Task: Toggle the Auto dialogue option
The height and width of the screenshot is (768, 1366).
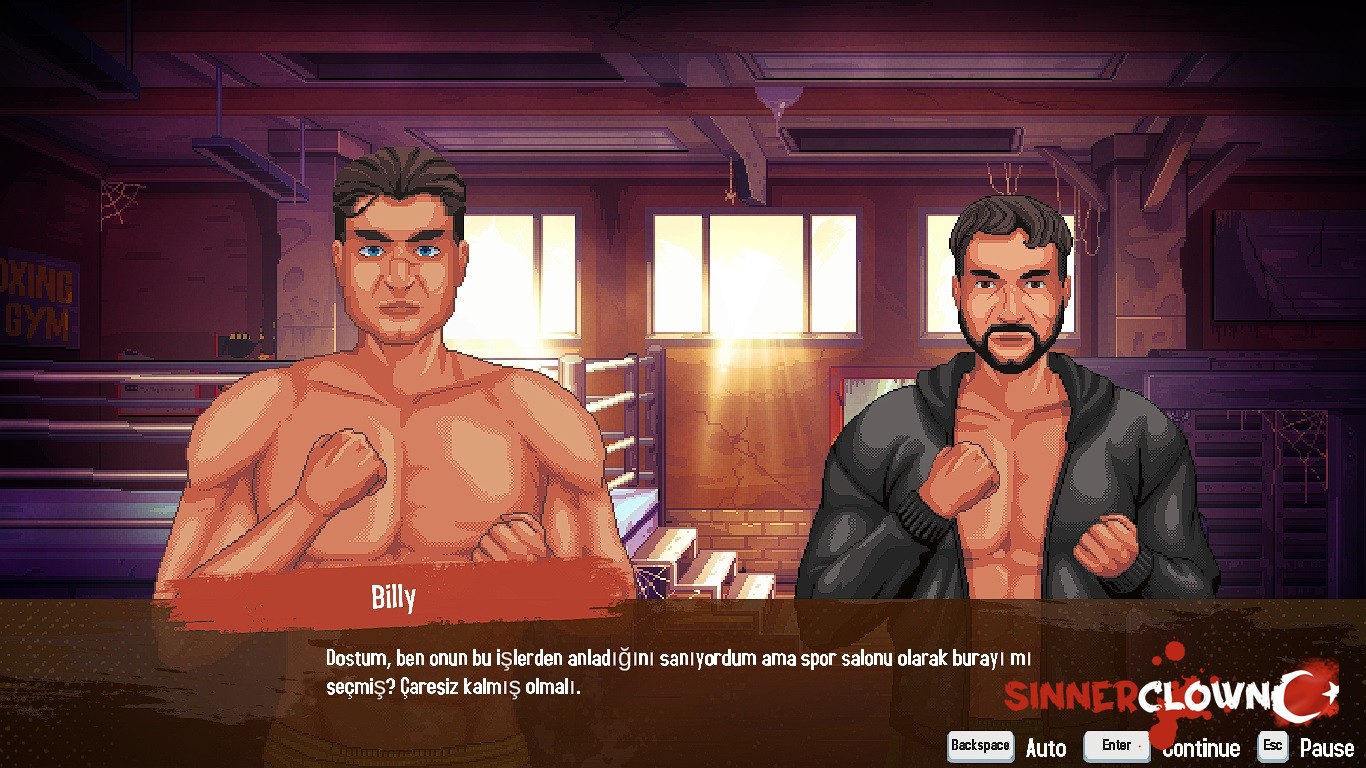Action: tap(1045, 747)
